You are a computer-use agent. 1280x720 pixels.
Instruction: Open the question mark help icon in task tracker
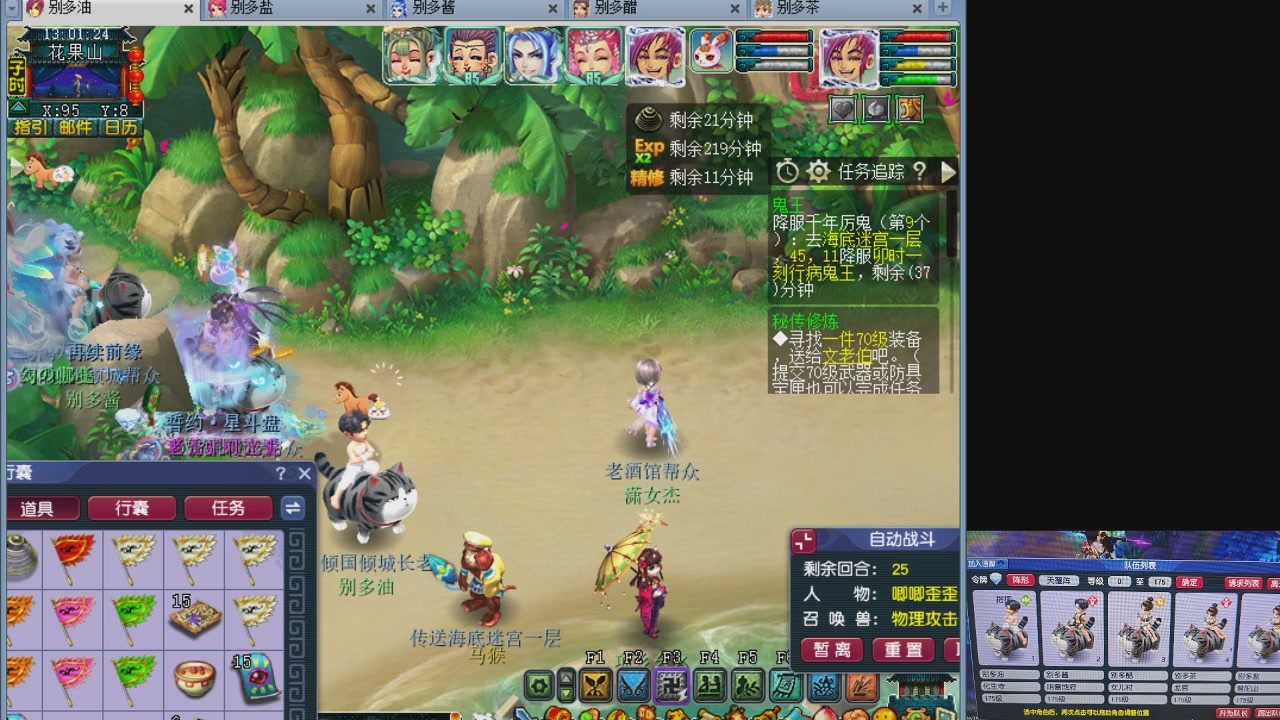tap(920, 172)
